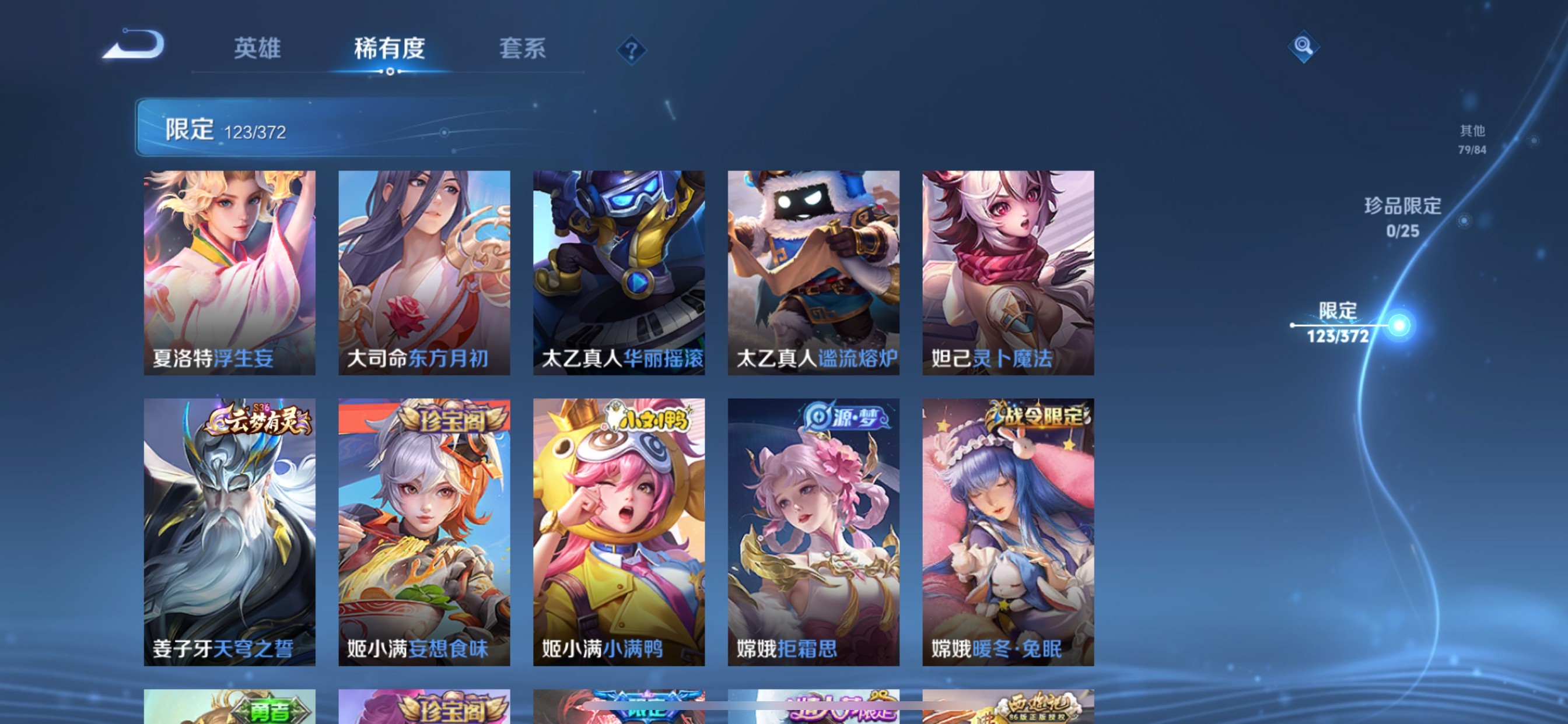
Task: Open search using the magnifier icon
Action: (1304, 47)
